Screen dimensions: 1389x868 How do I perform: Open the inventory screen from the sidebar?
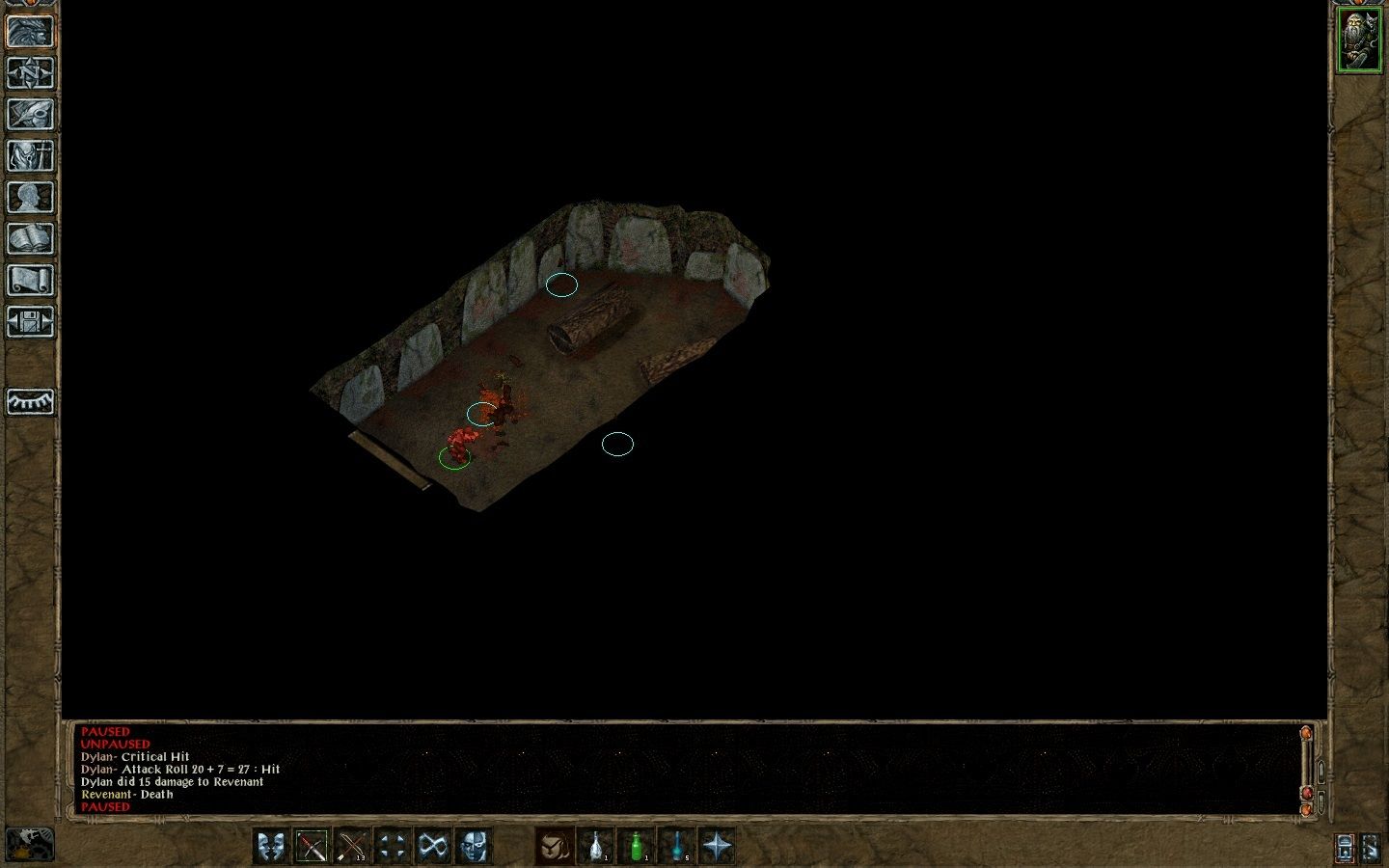[x=31, y=155]
